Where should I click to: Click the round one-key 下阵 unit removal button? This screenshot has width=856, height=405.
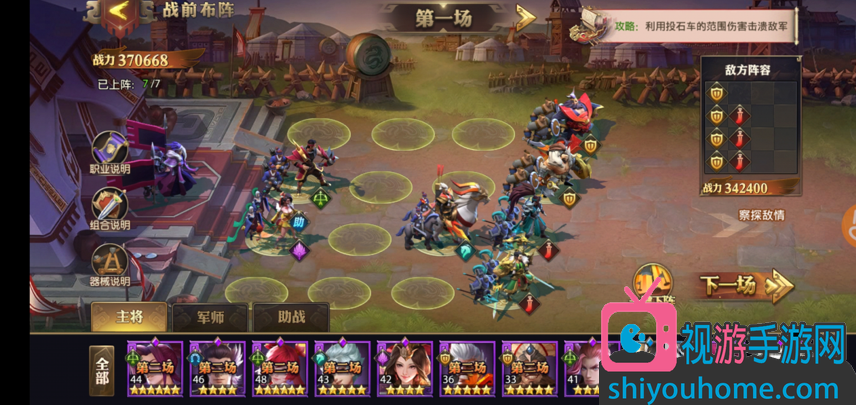point(651,284)
